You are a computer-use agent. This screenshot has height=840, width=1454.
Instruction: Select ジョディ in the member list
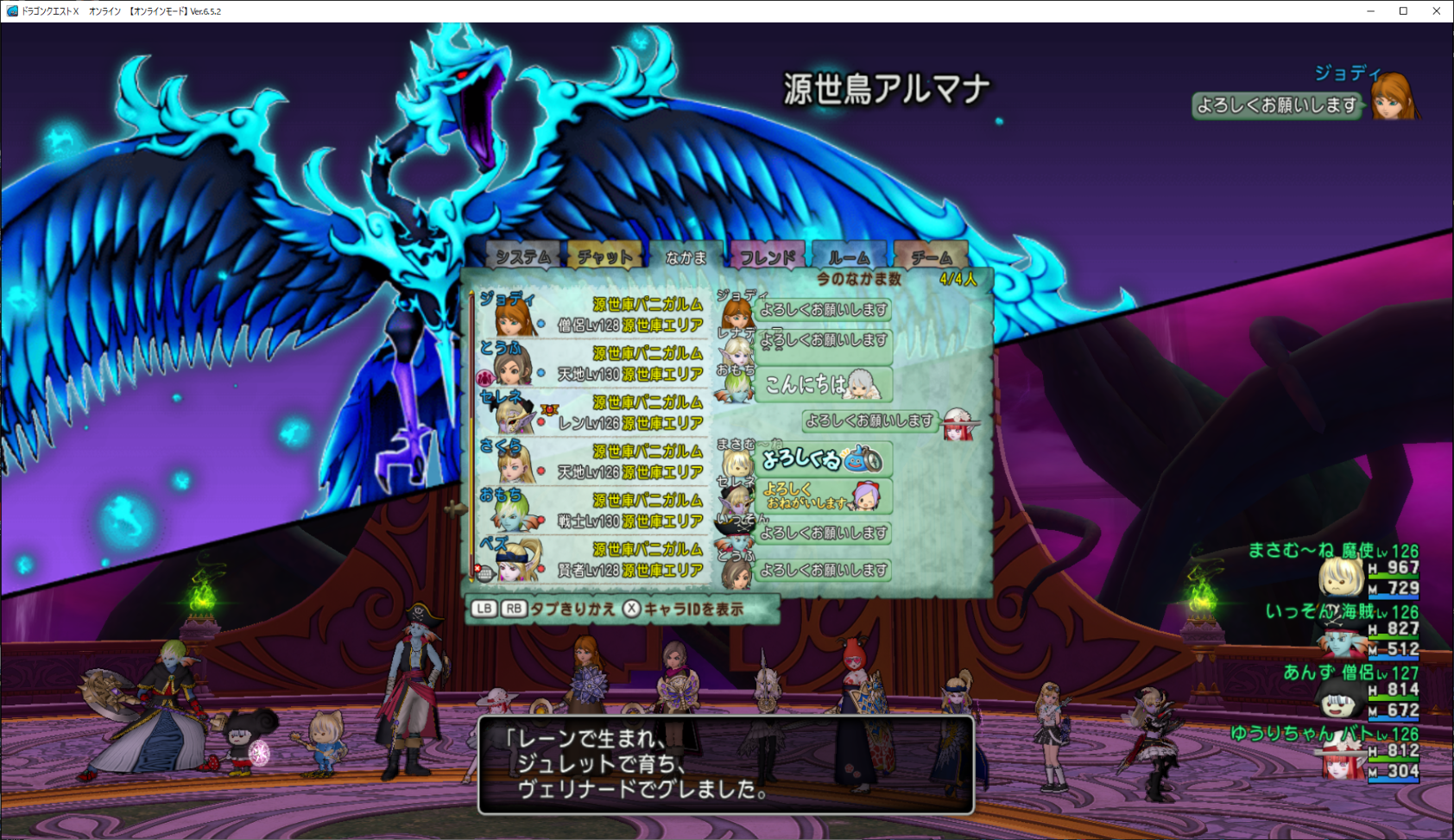coord(592,314)
